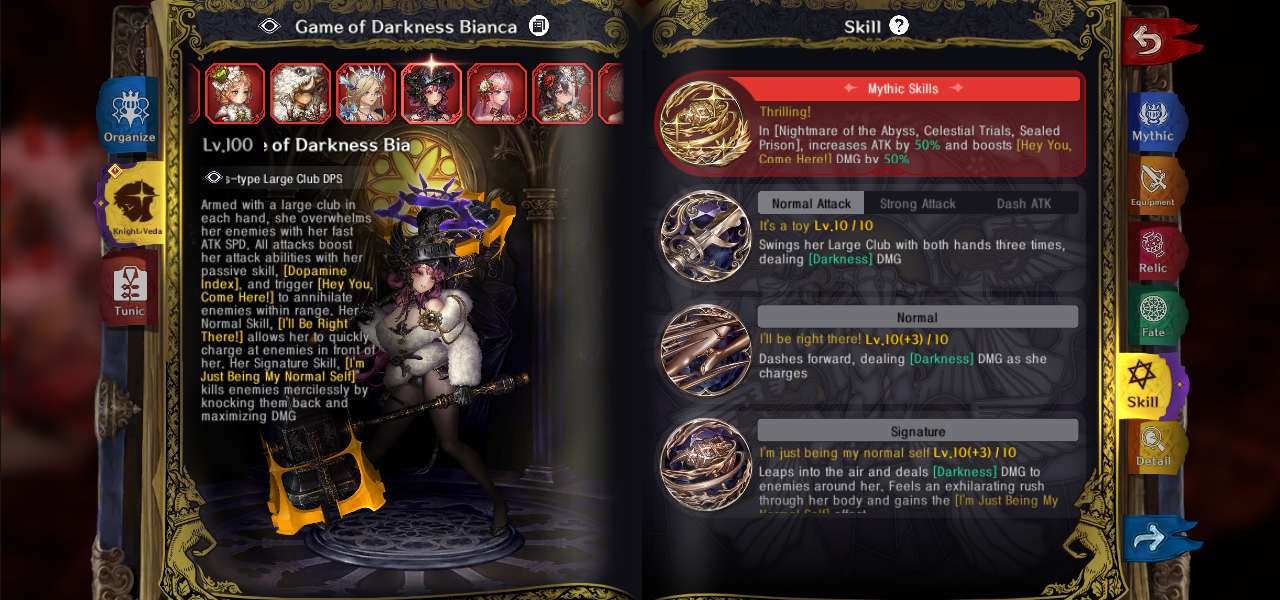Viewport: 1280px width, 600px height.
Task: Select the I'll be right there! skill icon
Action: pos(706,350)
